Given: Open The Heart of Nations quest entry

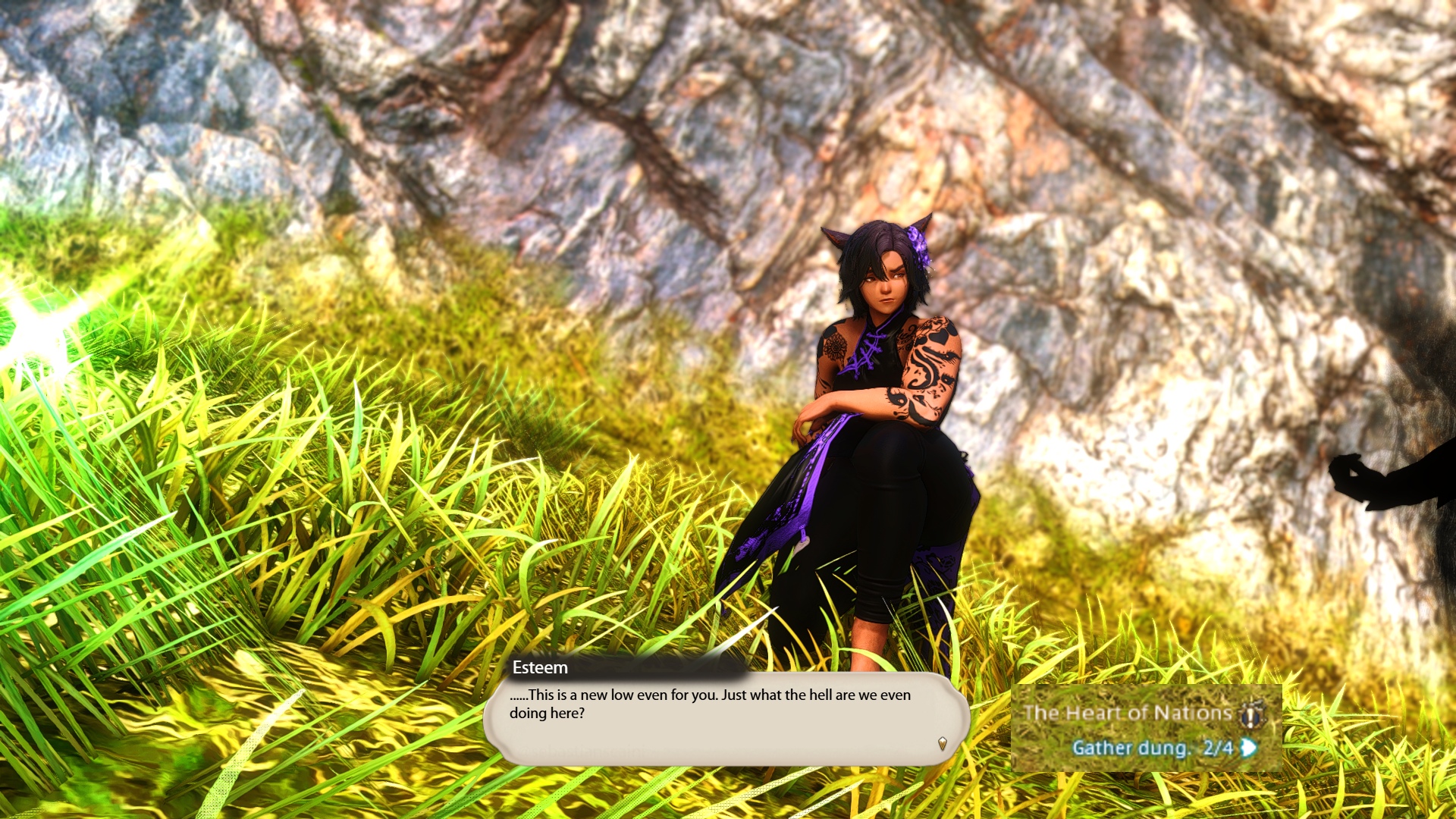Looking at the screenshot, I should click(1127, 713).
